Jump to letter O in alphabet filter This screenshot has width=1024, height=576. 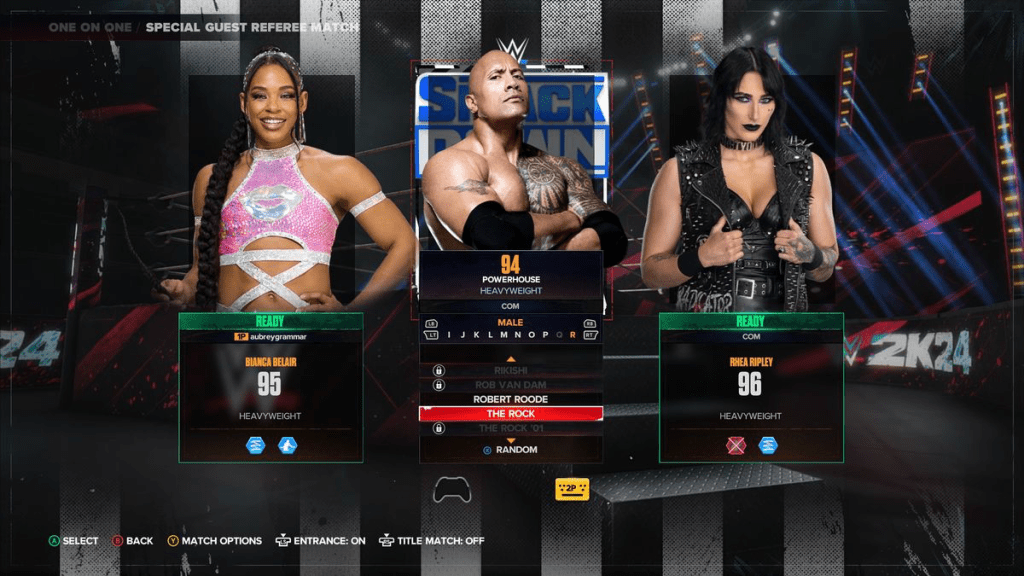531,335
